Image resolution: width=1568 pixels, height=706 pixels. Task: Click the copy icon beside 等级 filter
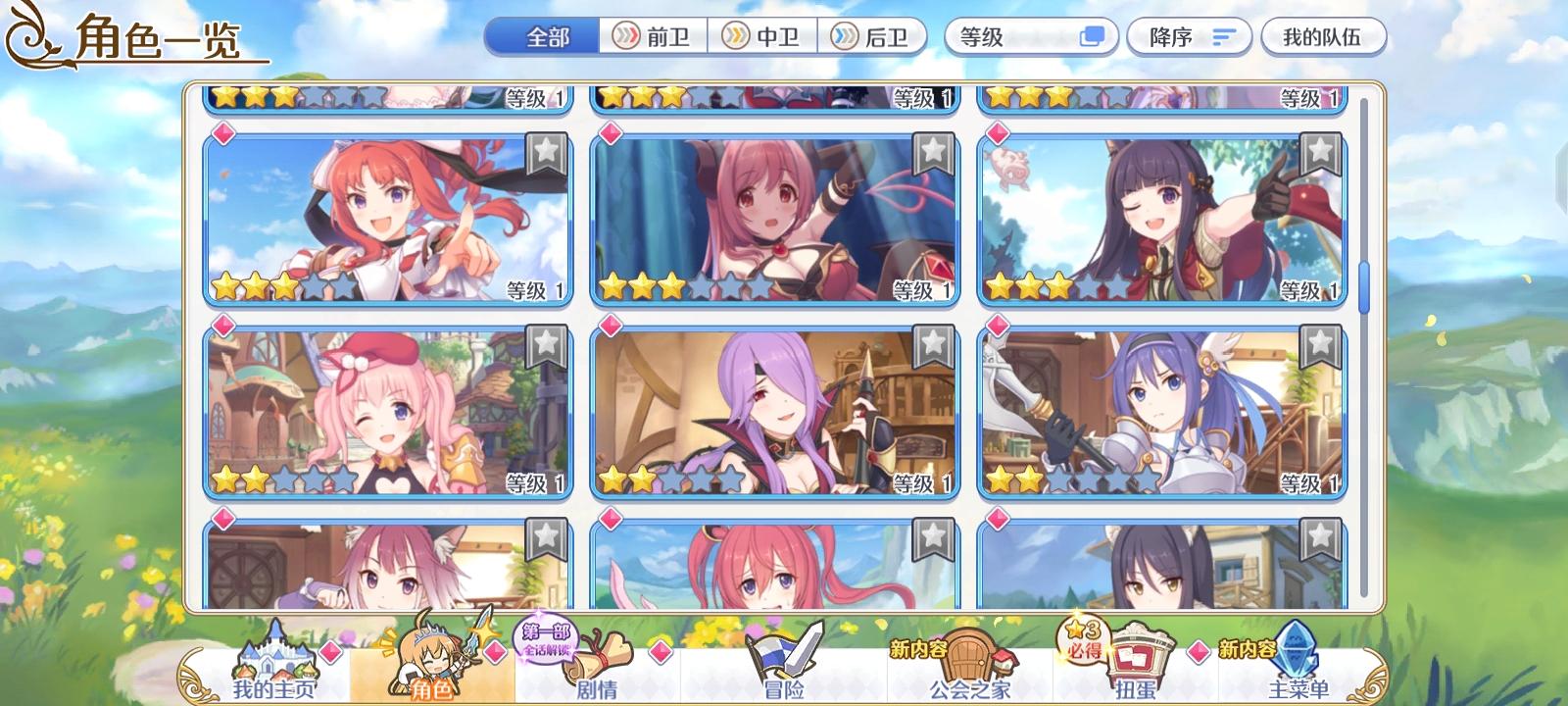point(1091,37)
